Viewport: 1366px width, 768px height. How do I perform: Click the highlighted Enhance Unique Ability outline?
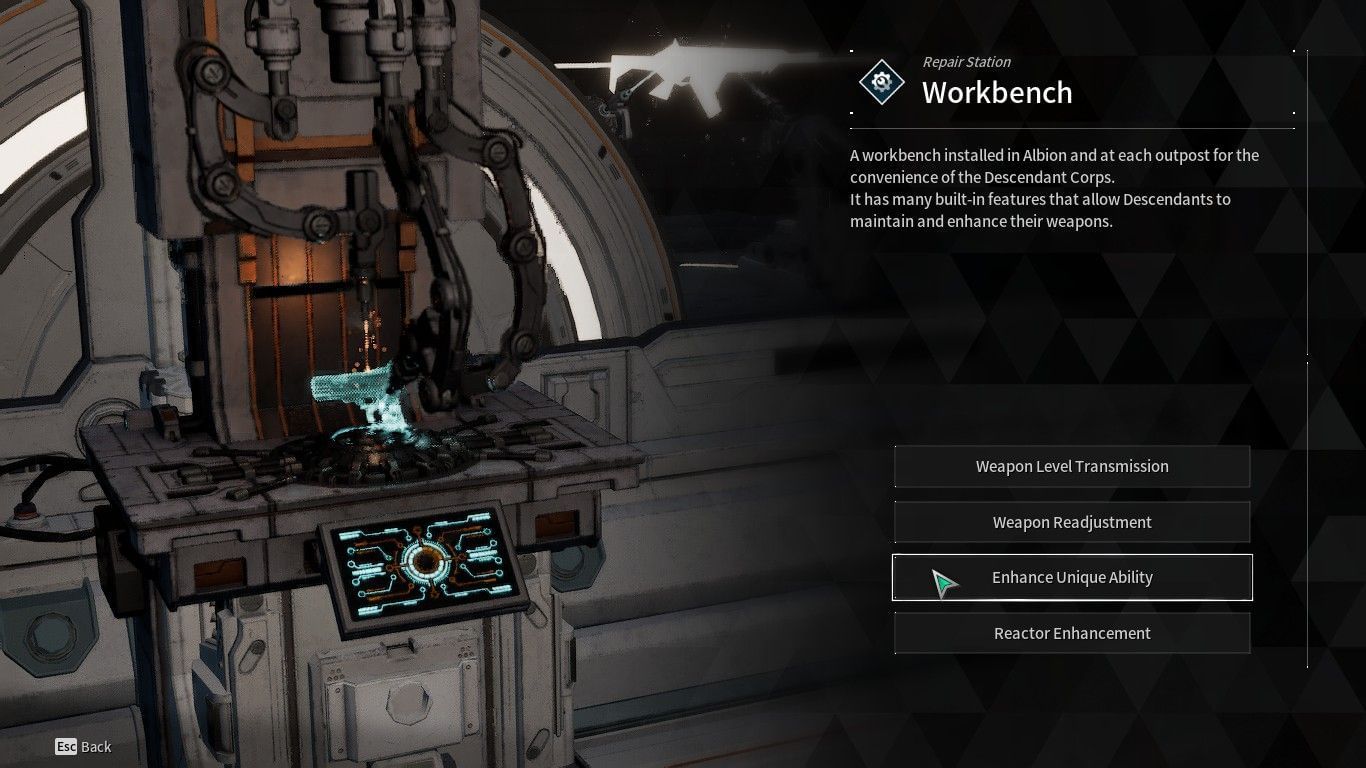[1072, 577]
